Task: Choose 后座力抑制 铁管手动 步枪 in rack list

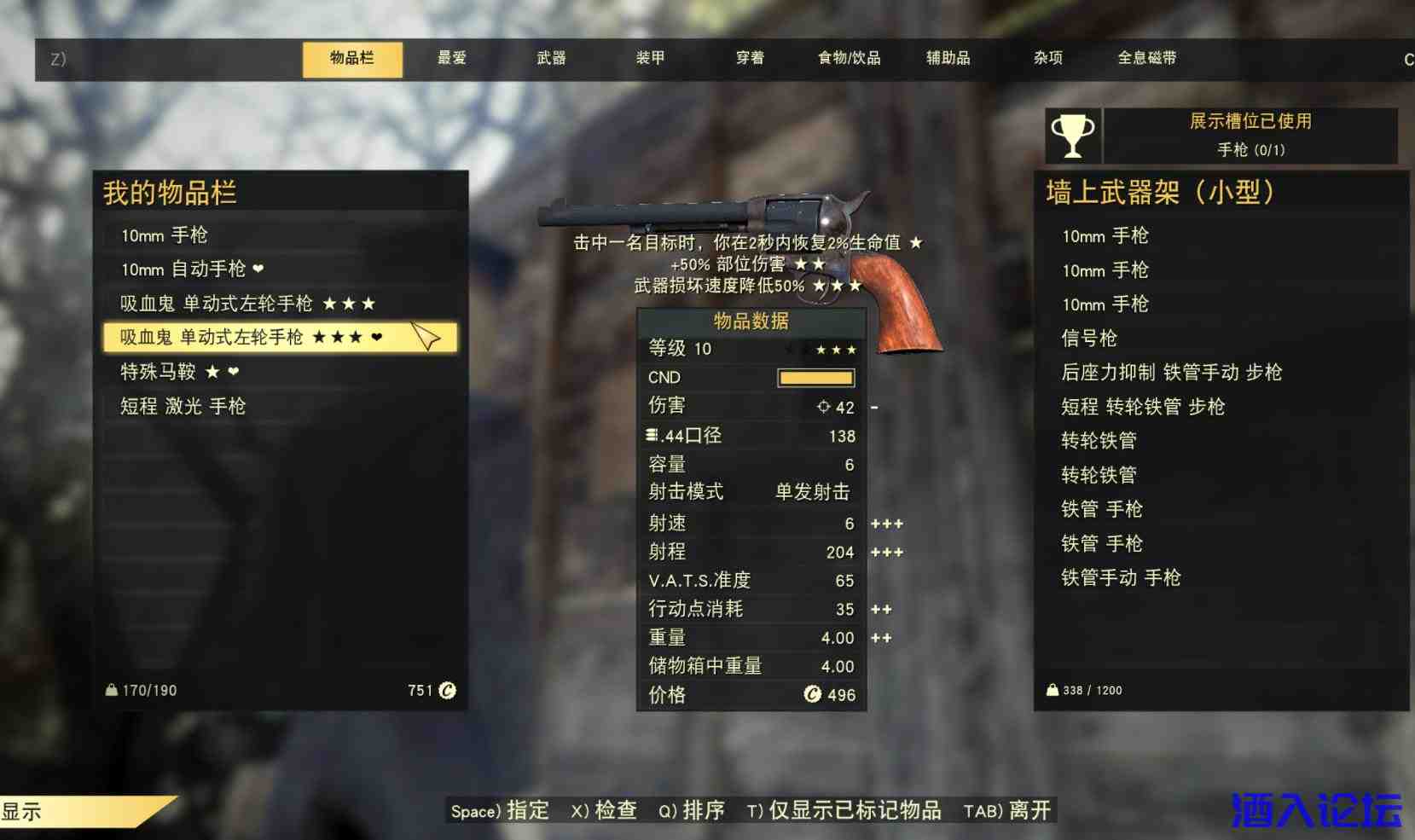Action: click(x=1171, y=373)
